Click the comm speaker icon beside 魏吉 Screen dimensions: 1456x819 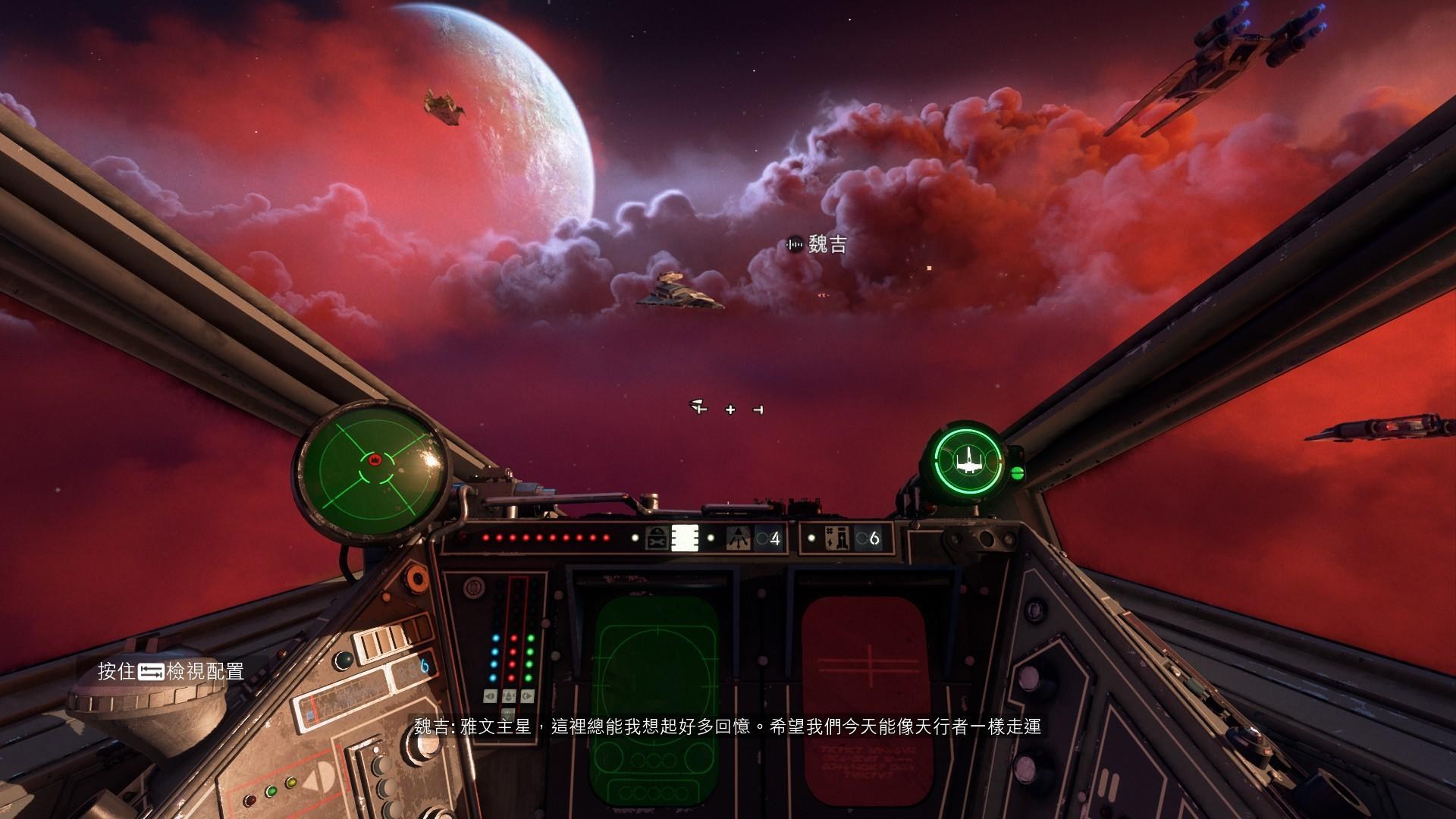[x=795, y=245]
